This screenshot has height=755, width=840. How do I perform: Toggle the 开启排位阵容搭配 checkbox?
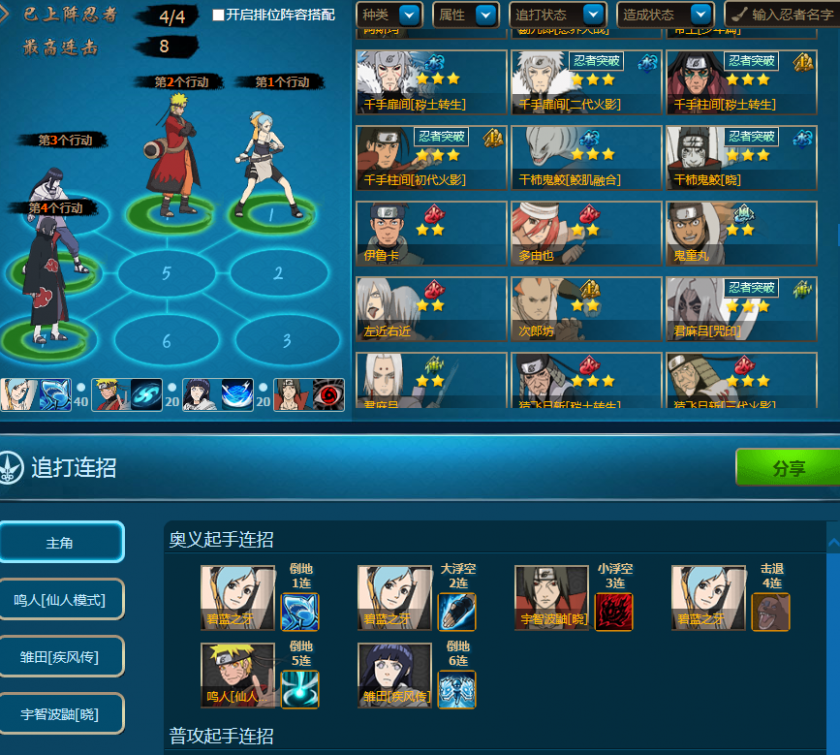[x=219, y=16]
